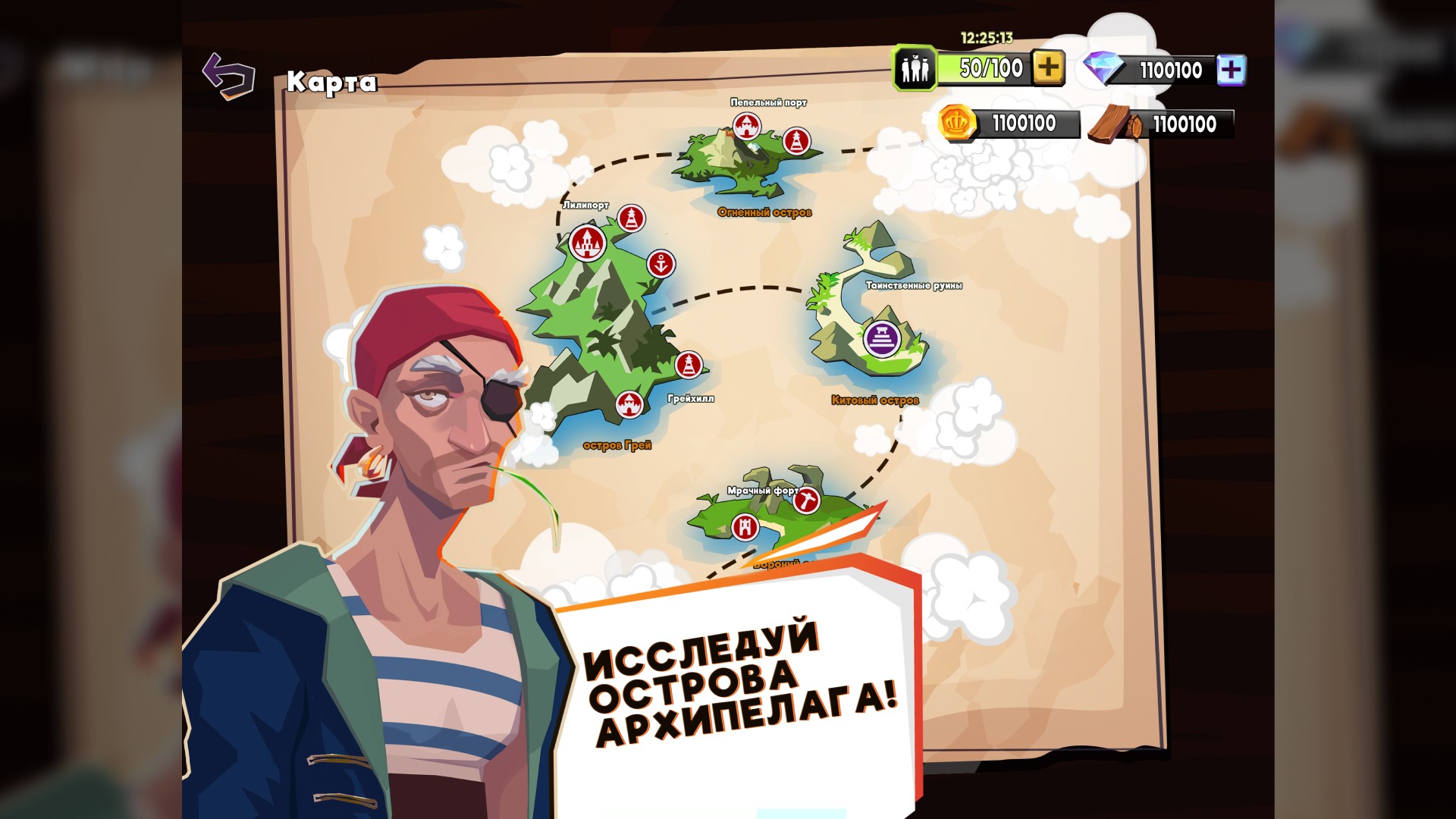Go back with the purple return arrow
This screenshot has height=819, width=1456.
tap(228, 76)
